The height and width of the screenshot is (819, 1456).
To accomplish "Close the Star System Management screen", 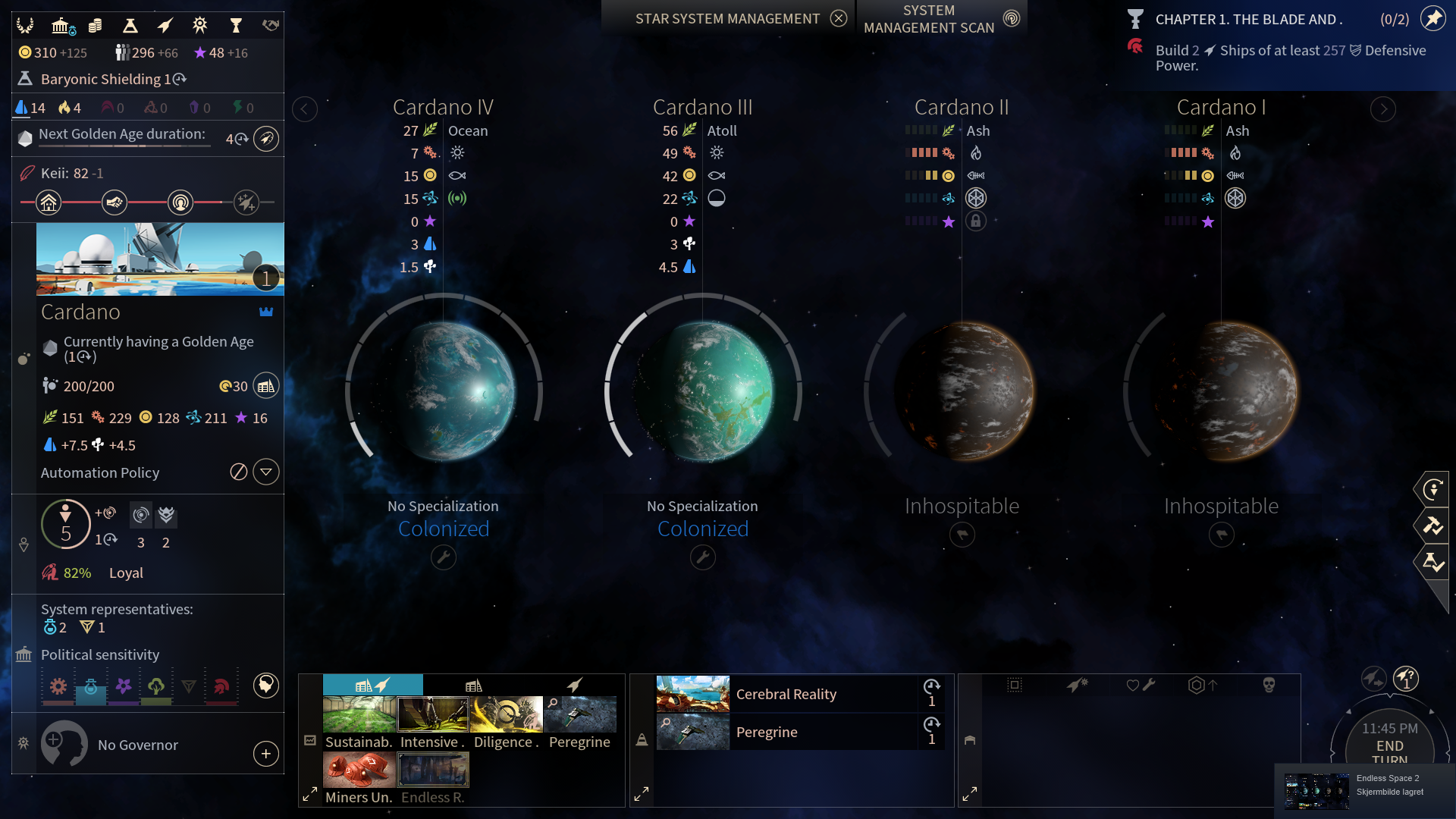I will [x=838, y=18].
